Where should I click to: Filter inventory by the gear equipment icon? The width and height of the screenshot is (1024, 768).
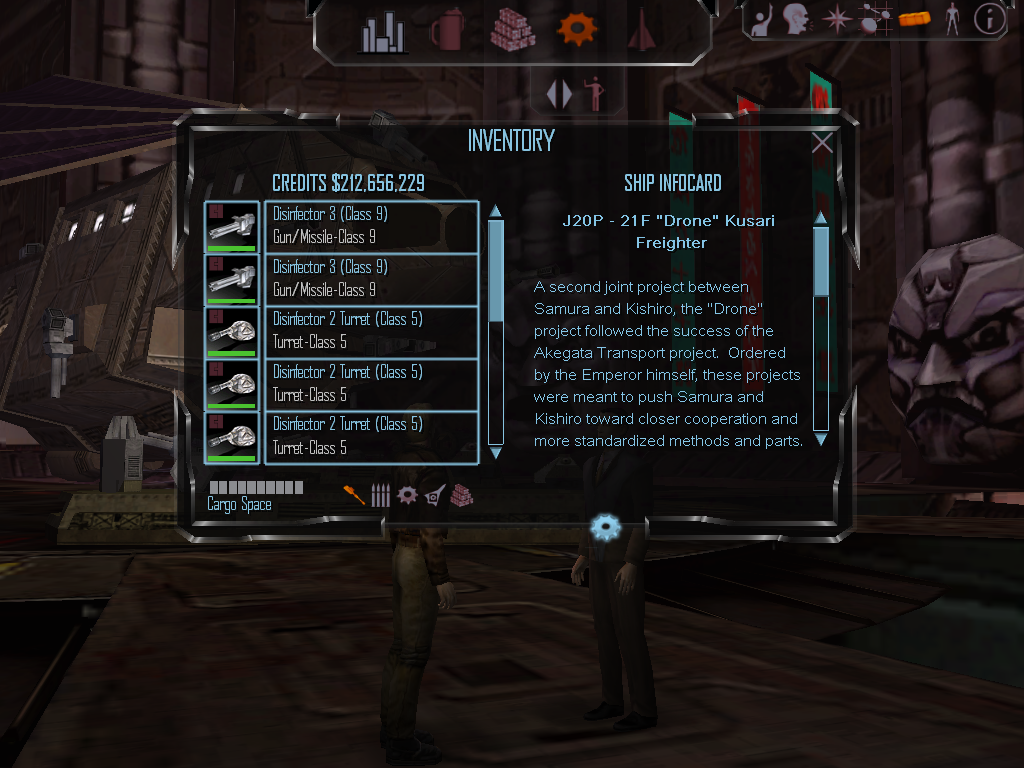point(407,495)
